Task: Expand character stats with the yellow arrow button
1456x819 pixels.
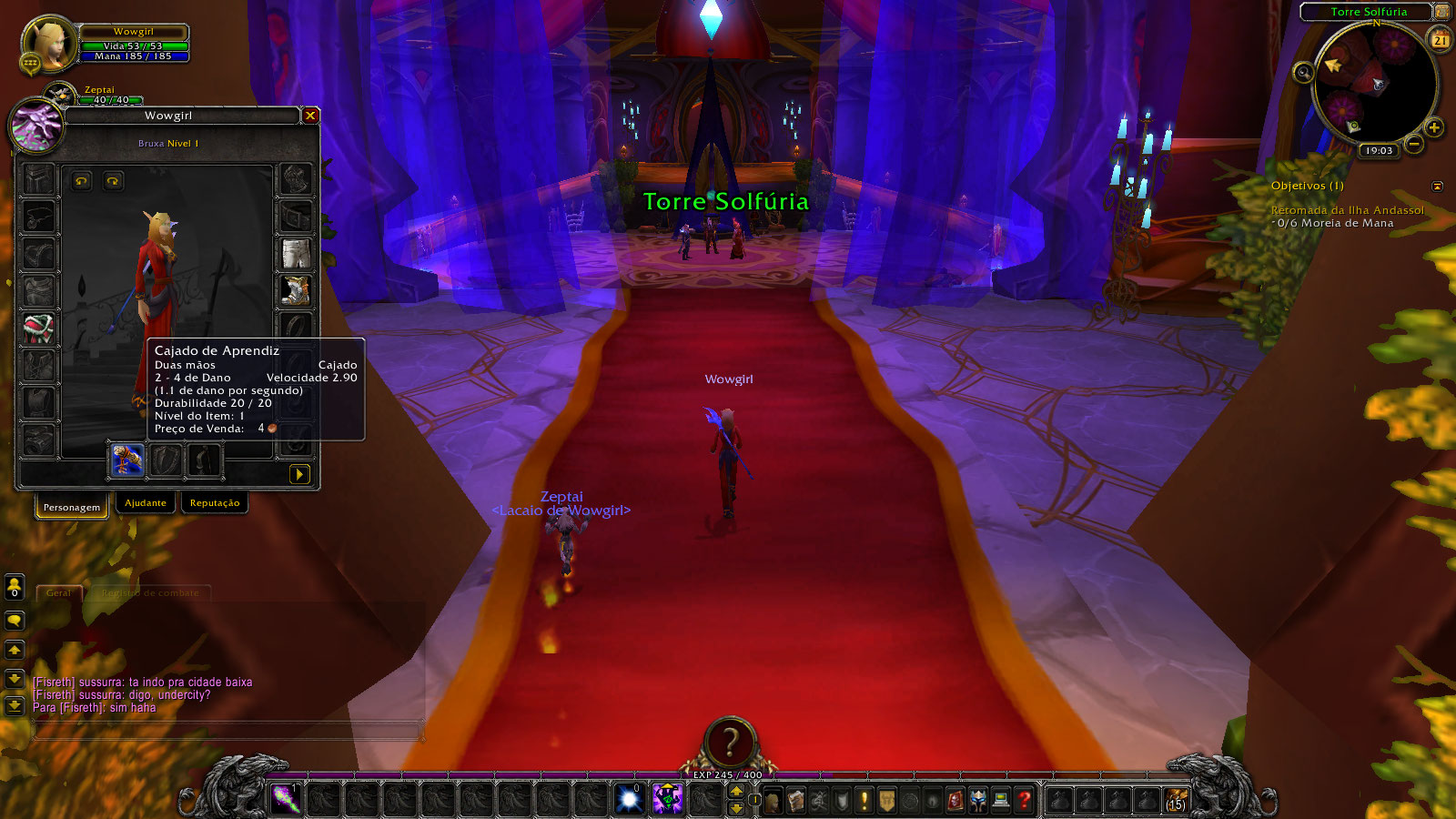Action: click(x=298, y=474)
